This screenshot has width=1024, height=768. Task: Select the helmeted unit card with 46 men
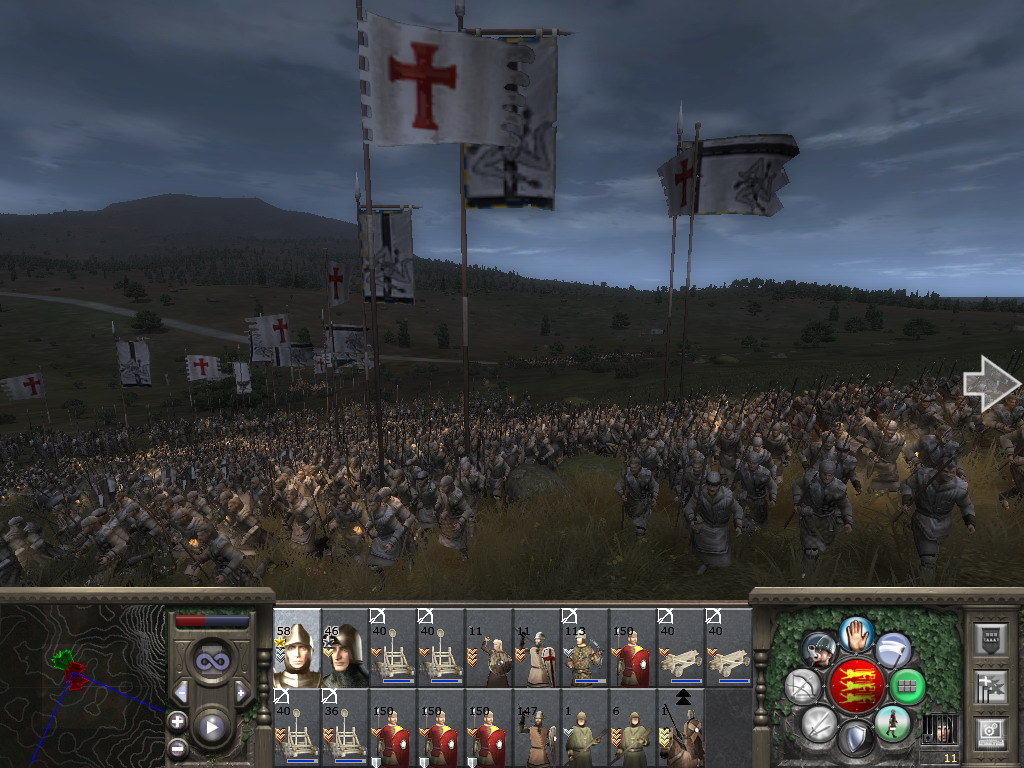pos(345,648)
